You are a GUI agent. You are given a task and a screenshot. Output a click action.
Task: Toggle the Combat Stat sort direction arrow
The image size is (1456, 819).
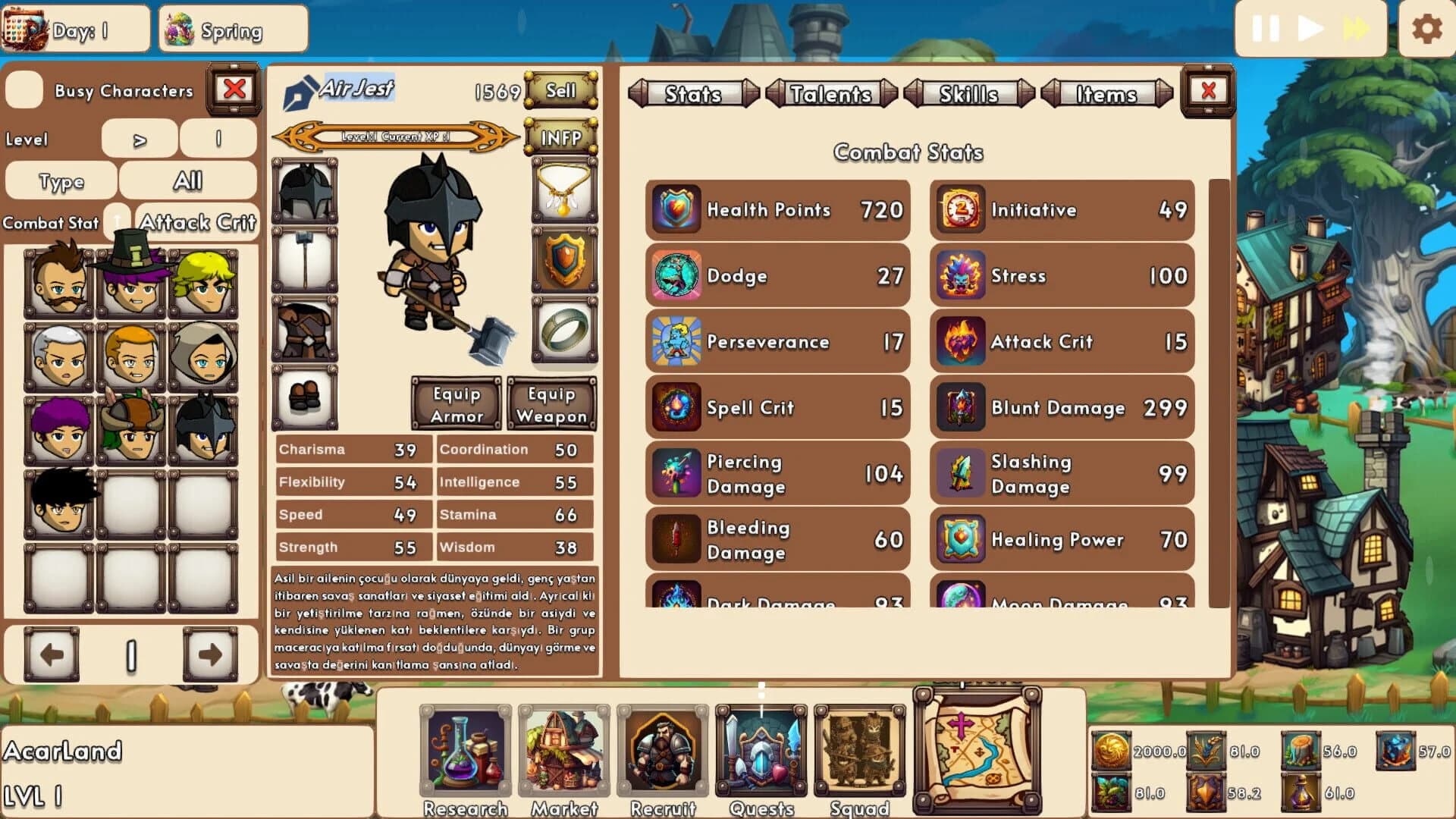point(115,221)
